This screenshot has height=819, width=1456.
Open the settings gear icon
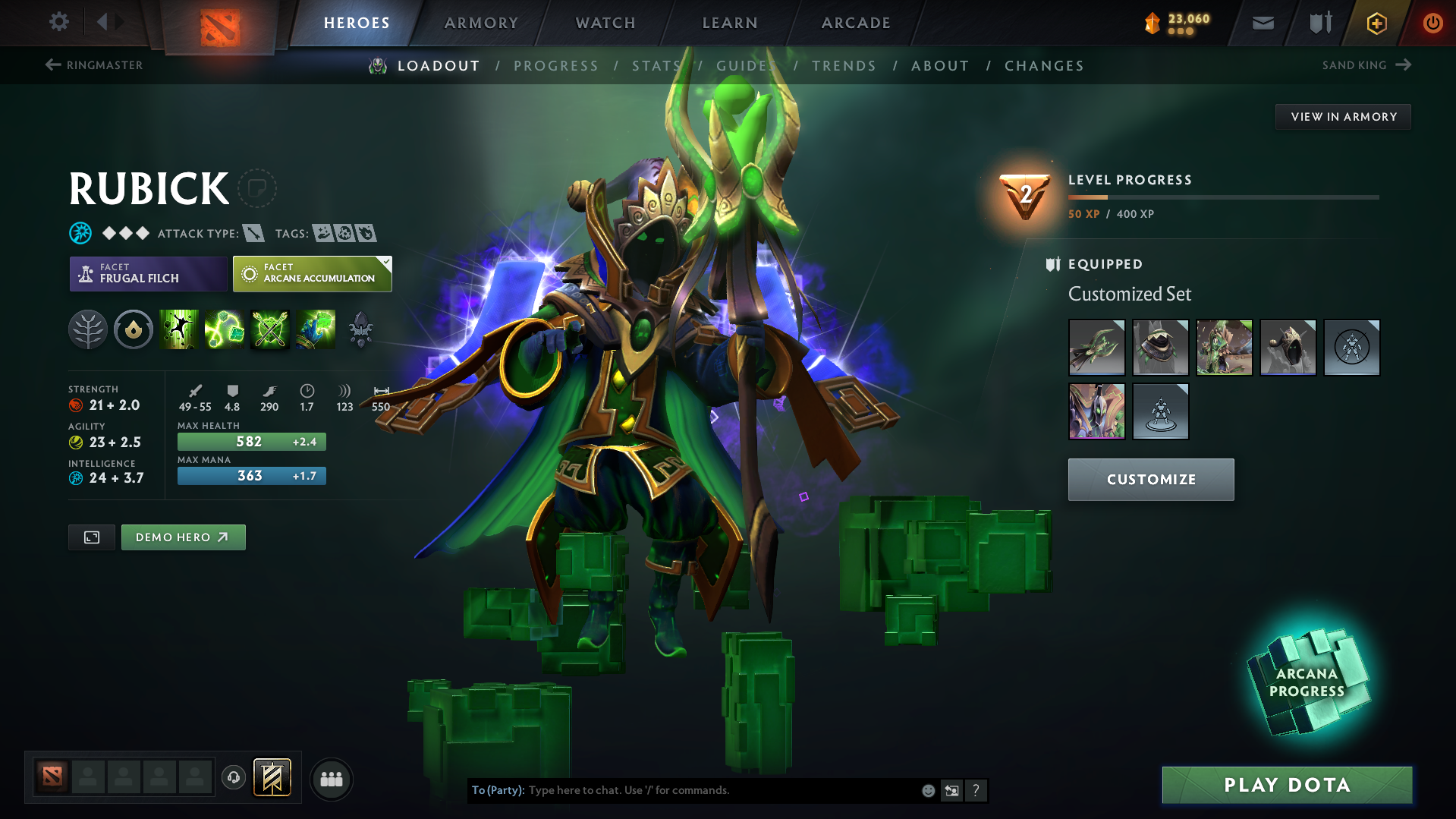tap(59, 22)
